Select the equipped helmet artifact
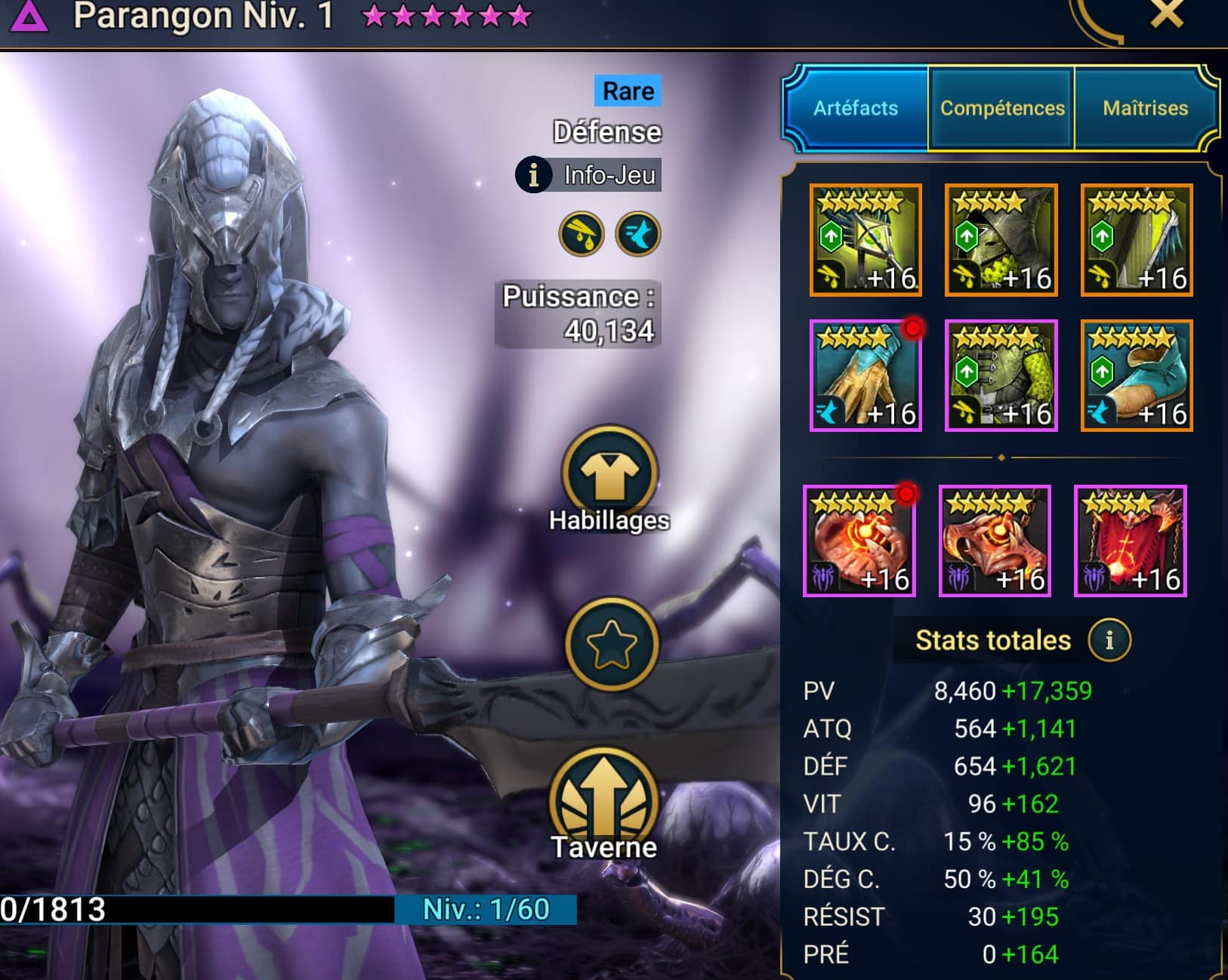1228x980 pixels. [x=1001, y=239]
